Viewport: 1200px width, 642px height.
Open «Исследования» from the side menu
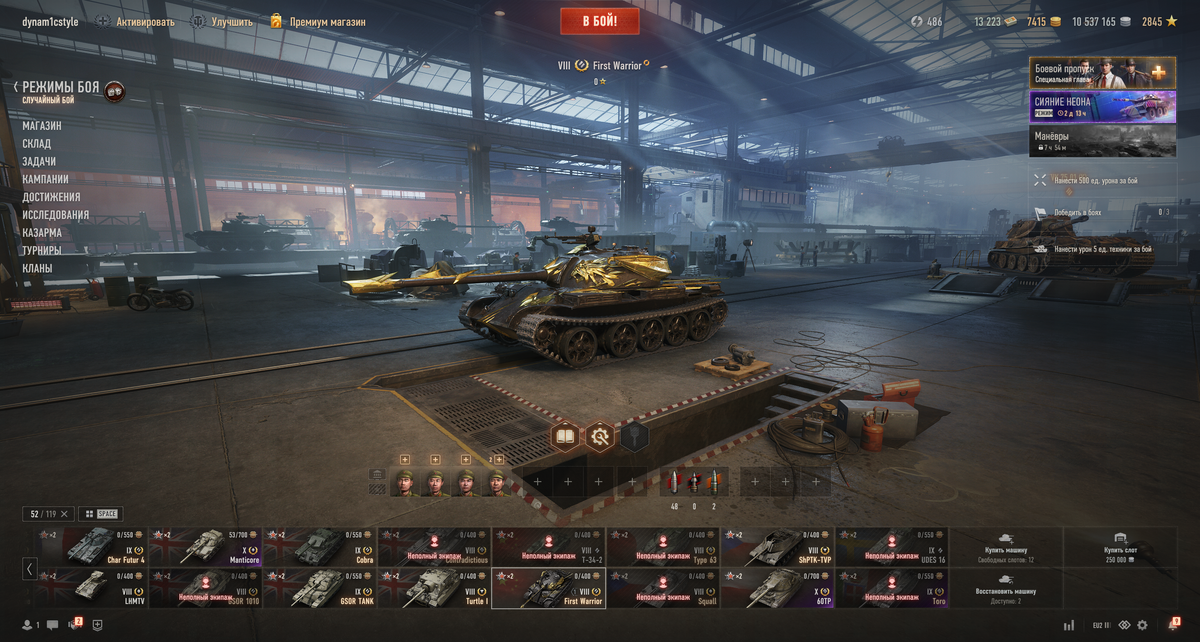pyautogui.click(x=56, y=215)
